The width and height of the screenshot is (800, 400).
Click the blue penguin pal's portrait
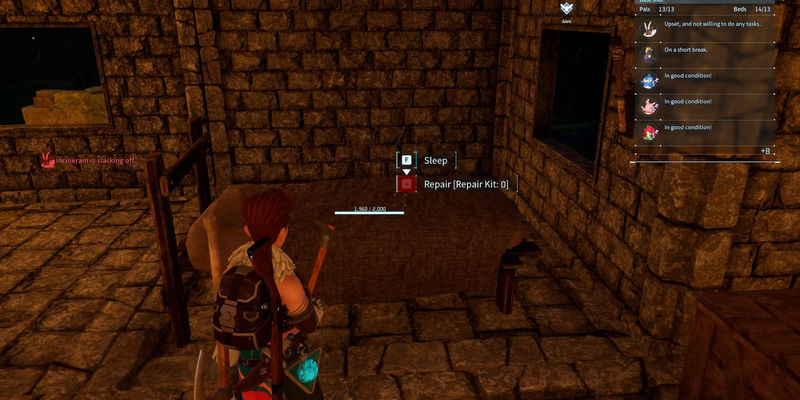(x=647, y=78)
